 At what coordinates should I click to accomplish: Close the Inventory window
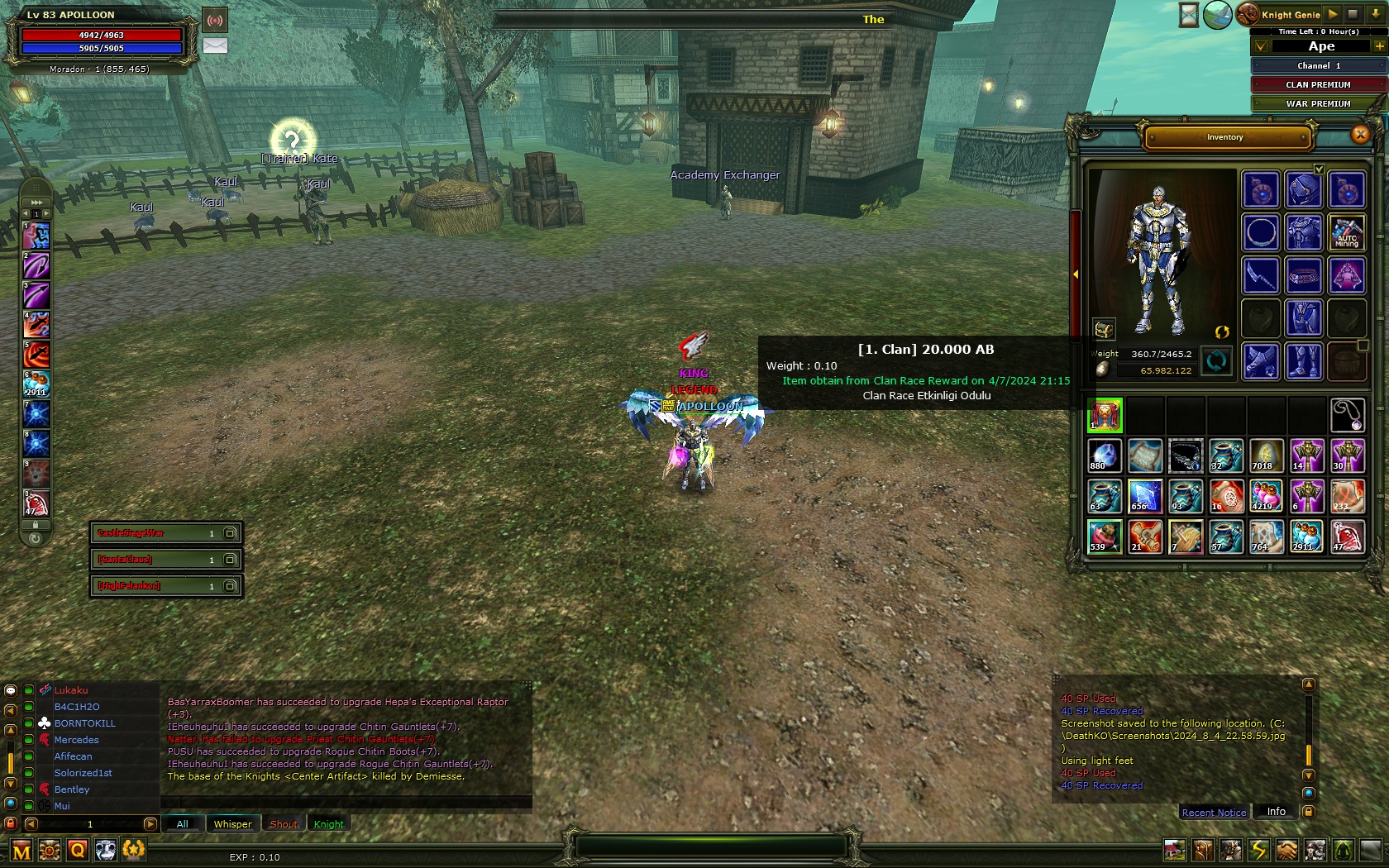click(x=1360, y=135)
